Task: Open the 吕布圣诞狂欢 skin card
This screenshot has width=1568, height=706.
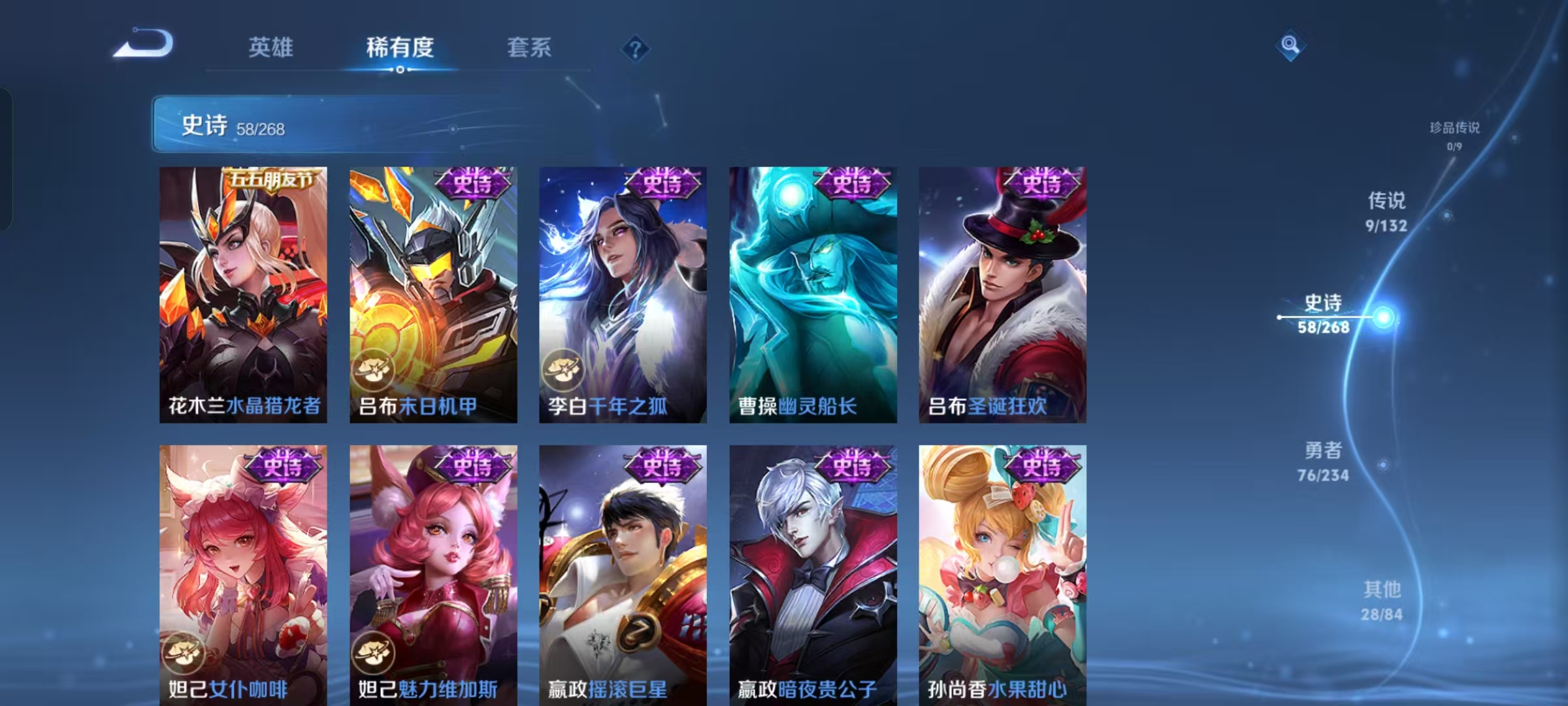Action: click(1002, 294)
